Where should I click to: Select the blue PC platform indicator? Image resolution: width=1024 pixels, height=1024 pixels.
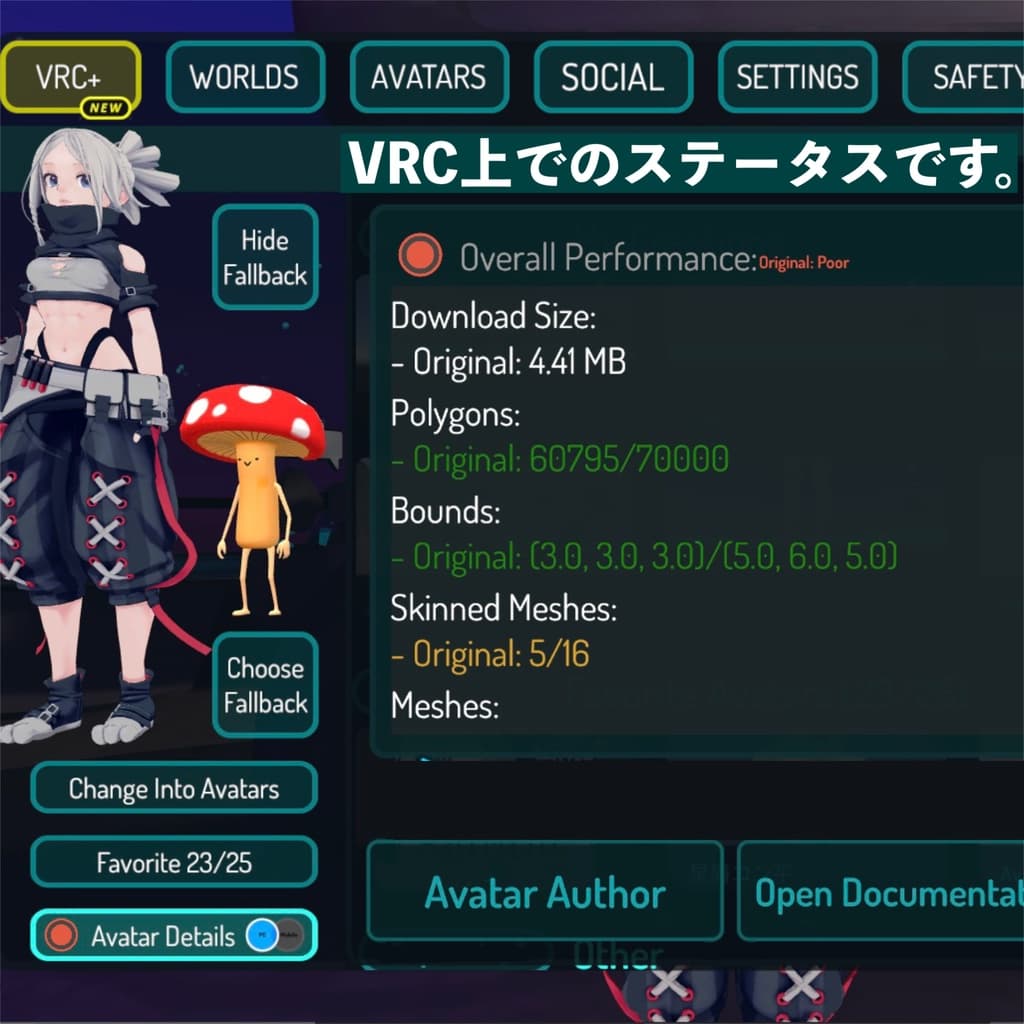pyautogui.click(x=262, y=936)
